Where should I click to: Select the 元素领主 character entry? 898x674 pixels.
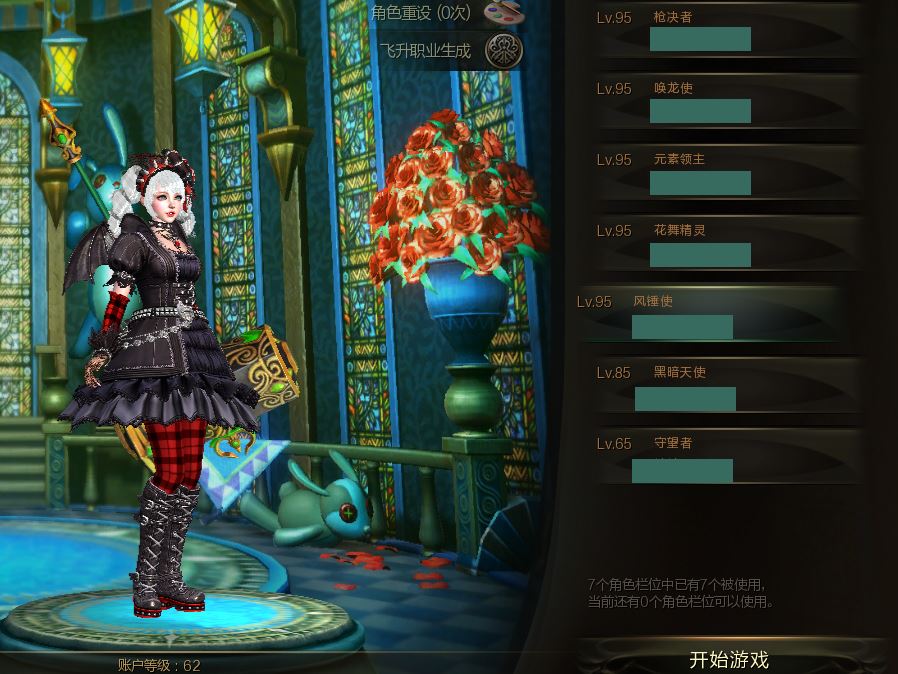pos(722,172)
